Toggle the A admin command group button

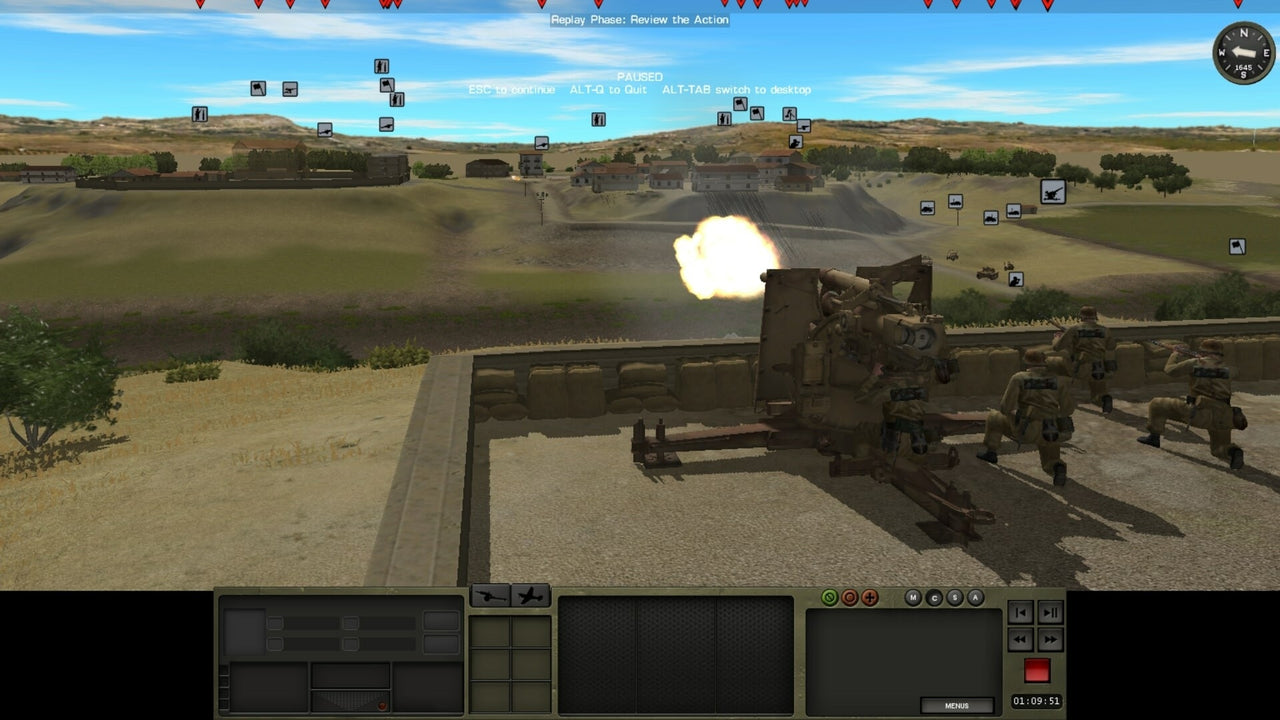click(x=974, y=597)
